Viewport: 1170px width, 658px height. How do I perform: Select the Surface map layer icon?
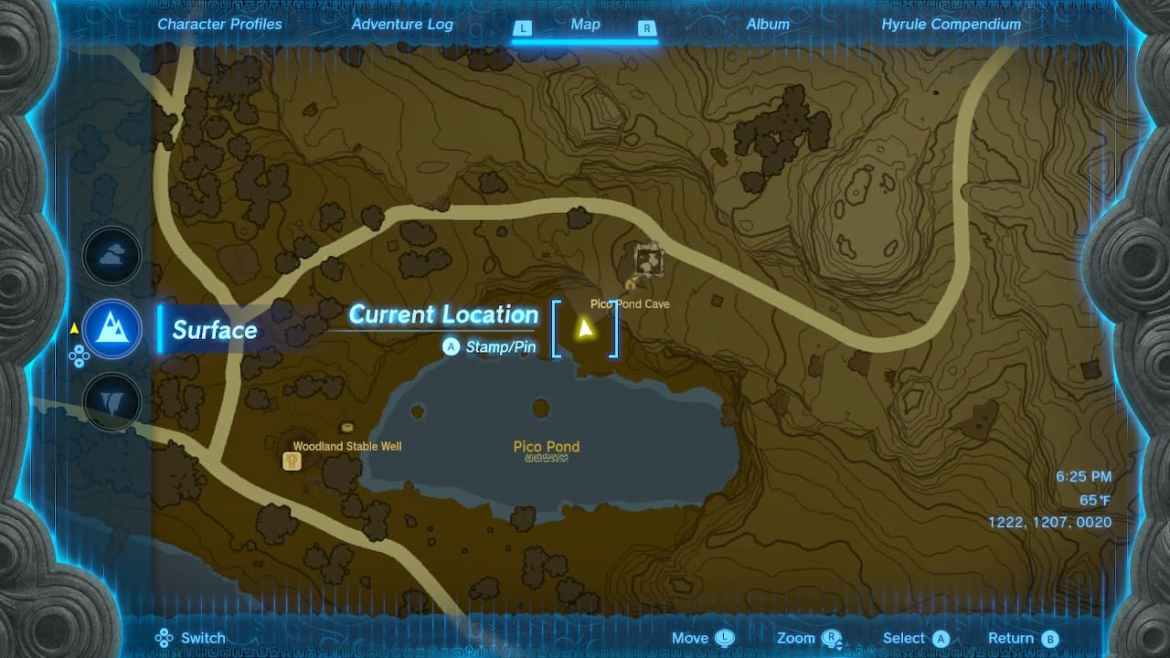(112, 329)
